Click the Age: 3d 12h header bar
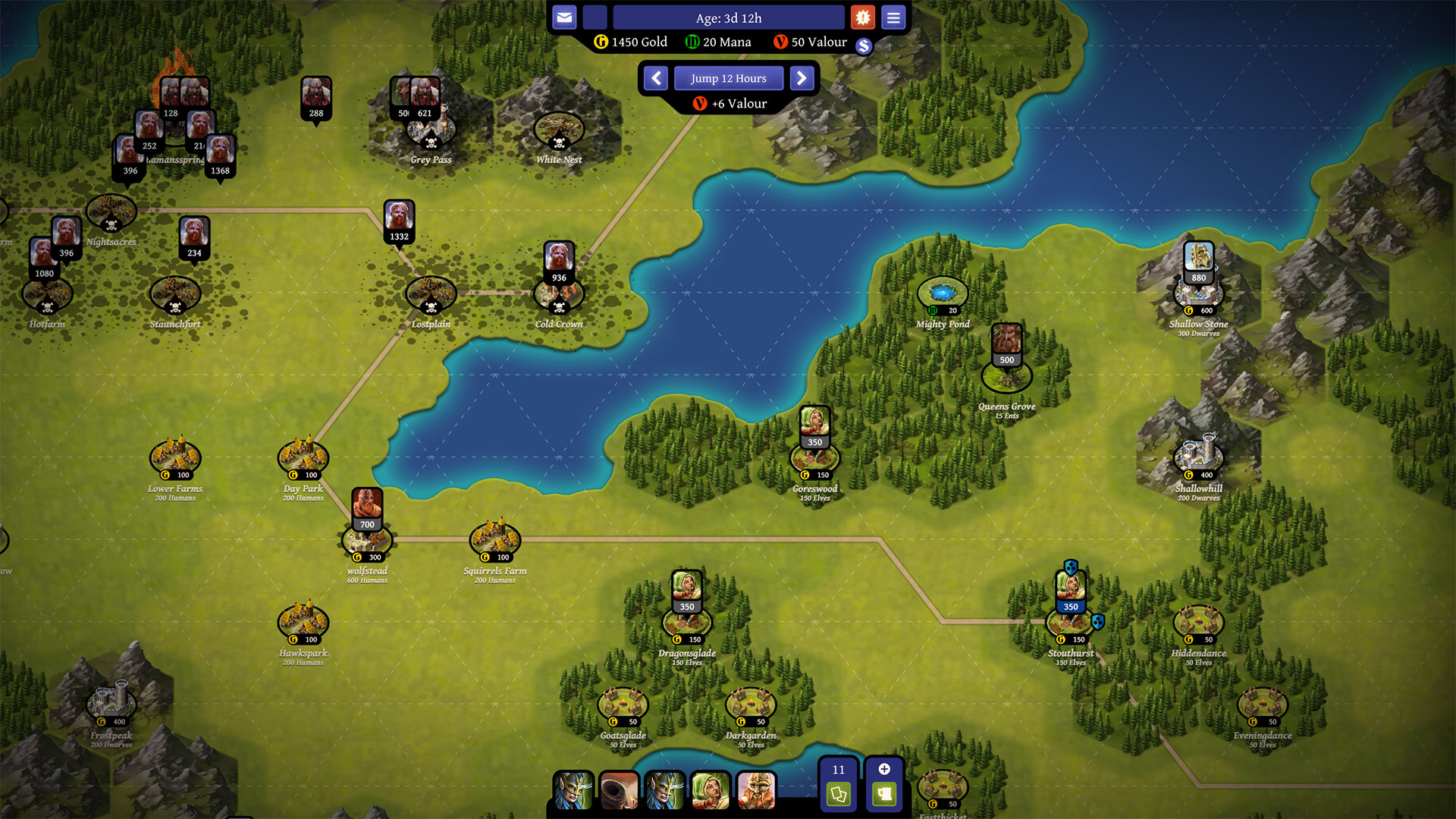The width and height of the screenshot is (1456, 819). pos(729,17)
